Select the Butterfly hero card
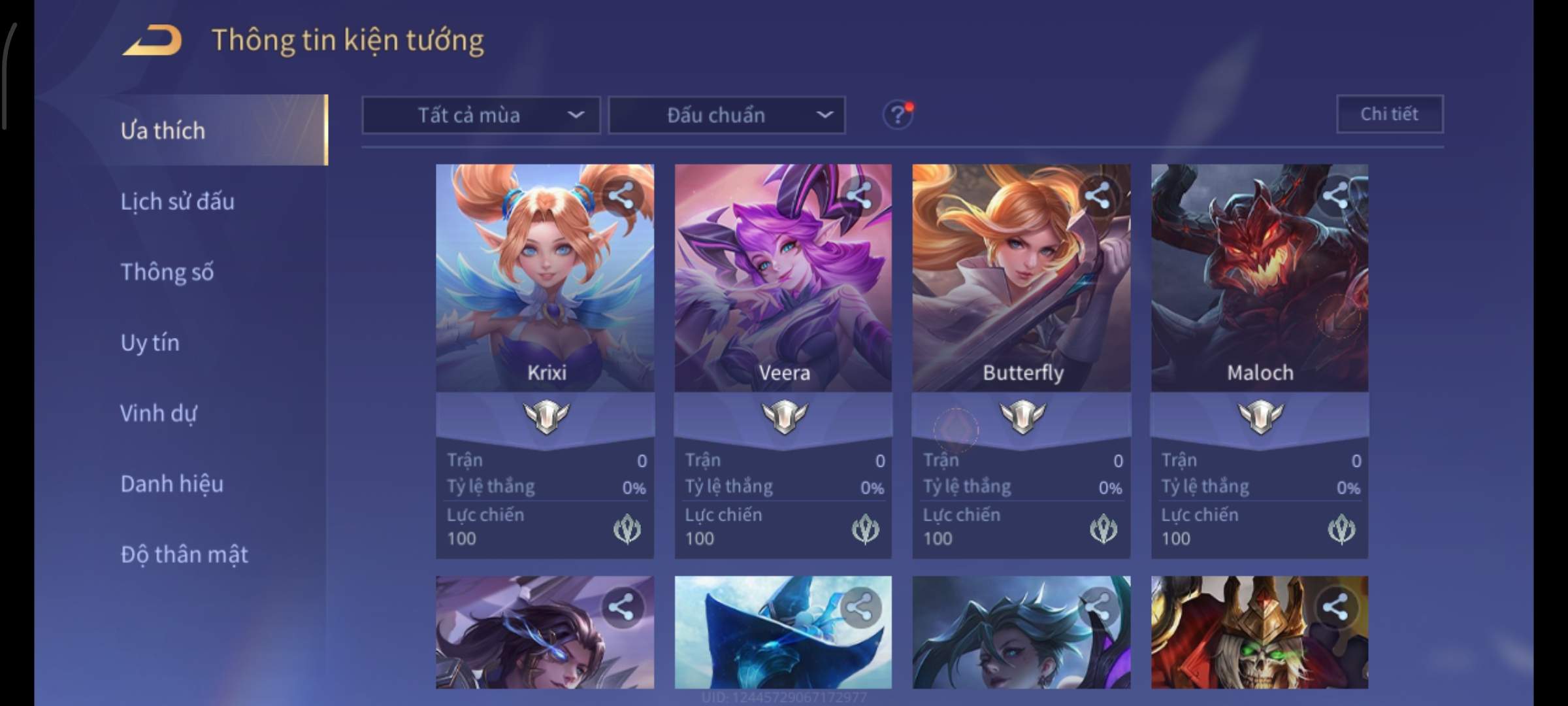 pyautogui.click(x=1021, y=294)
